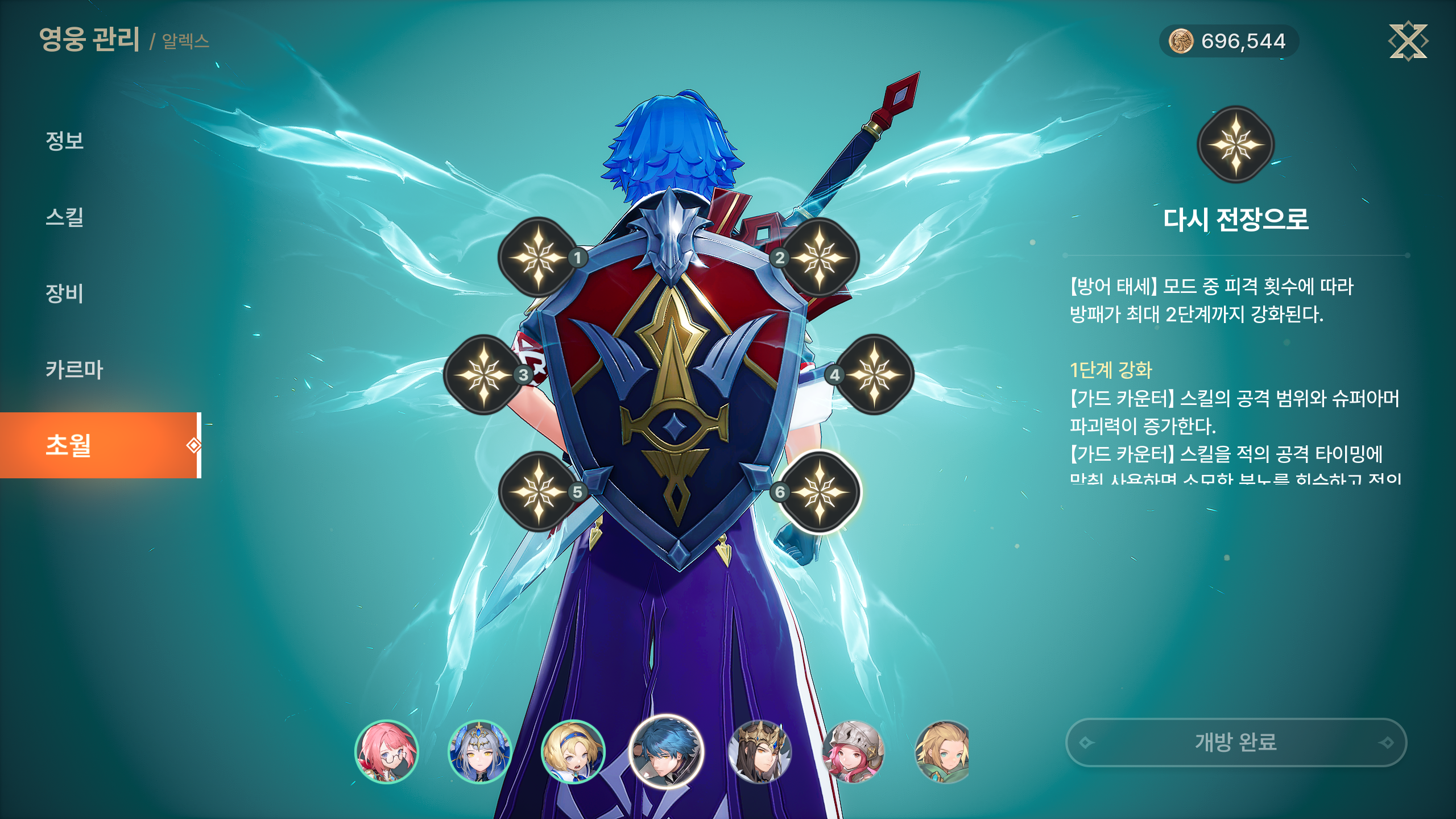The width and height of the screenshot is (1456, 819).
Task: Pick the dark-haired crowned hero portrait
Action: point(759,752)
